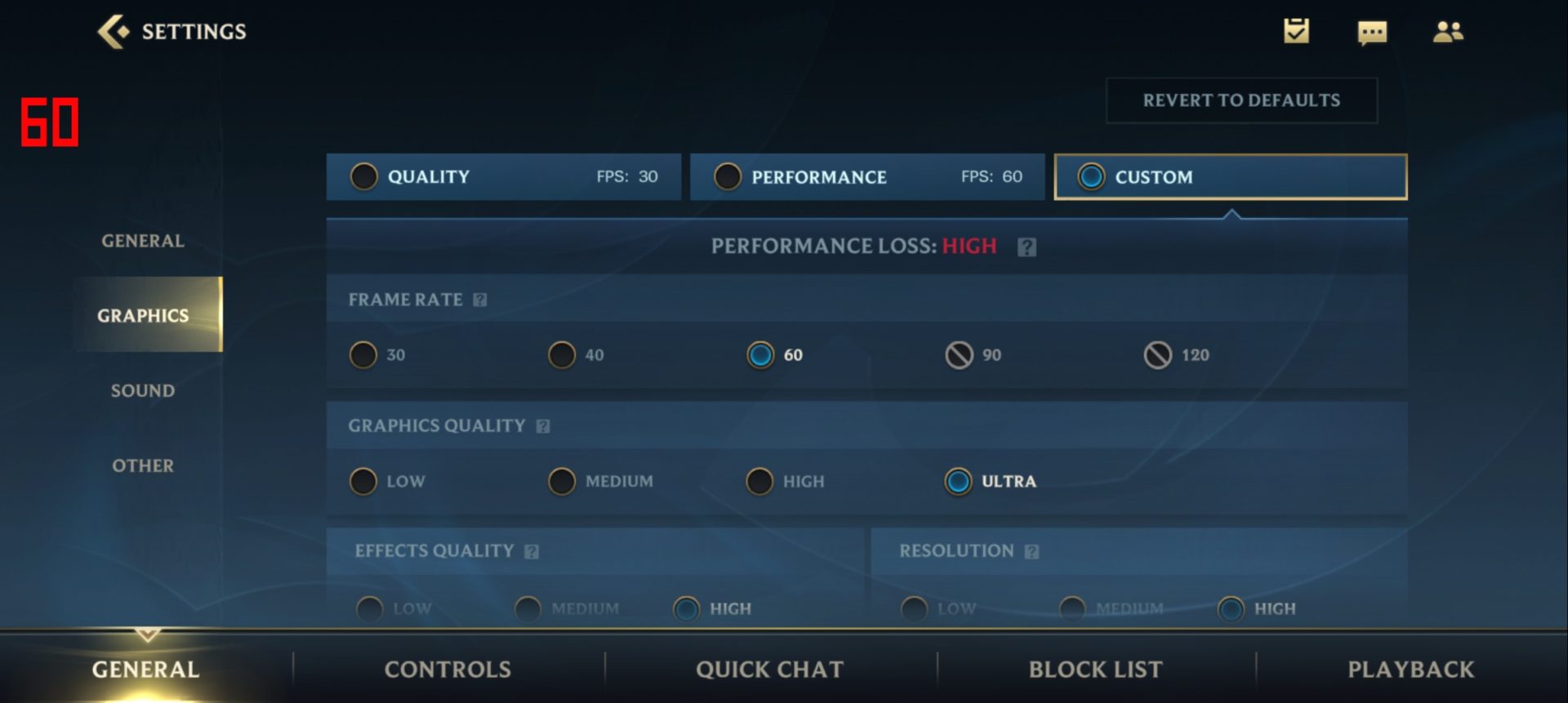Screen dimensions: 1568x703
Task: Open the friends list icon
Action: 1448,32
